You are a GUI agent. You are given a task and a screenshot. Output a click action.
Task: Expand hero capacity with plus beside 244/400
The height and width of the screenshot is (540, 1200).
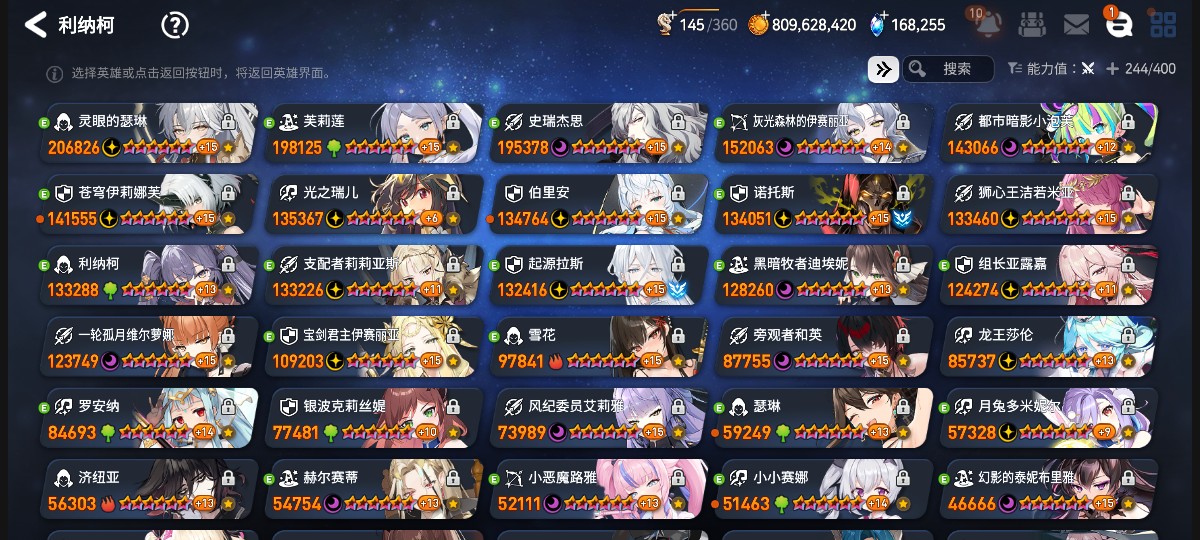[x=1112, y=69]
